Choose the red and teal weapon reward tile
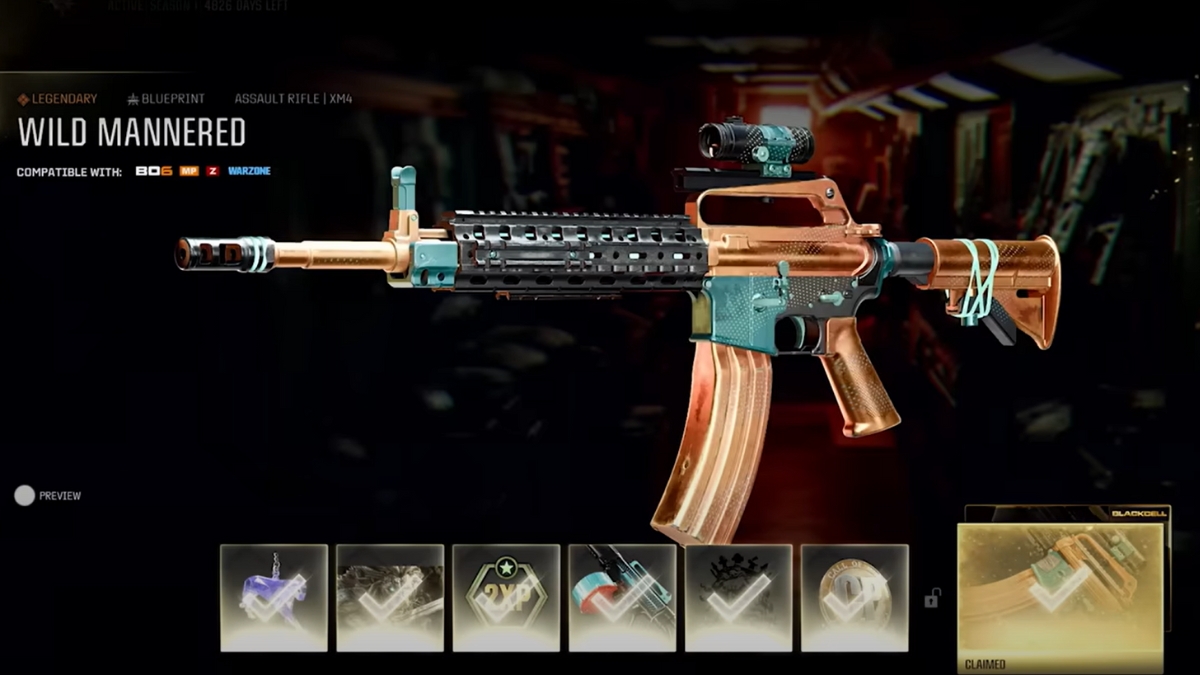 point(622,597)
